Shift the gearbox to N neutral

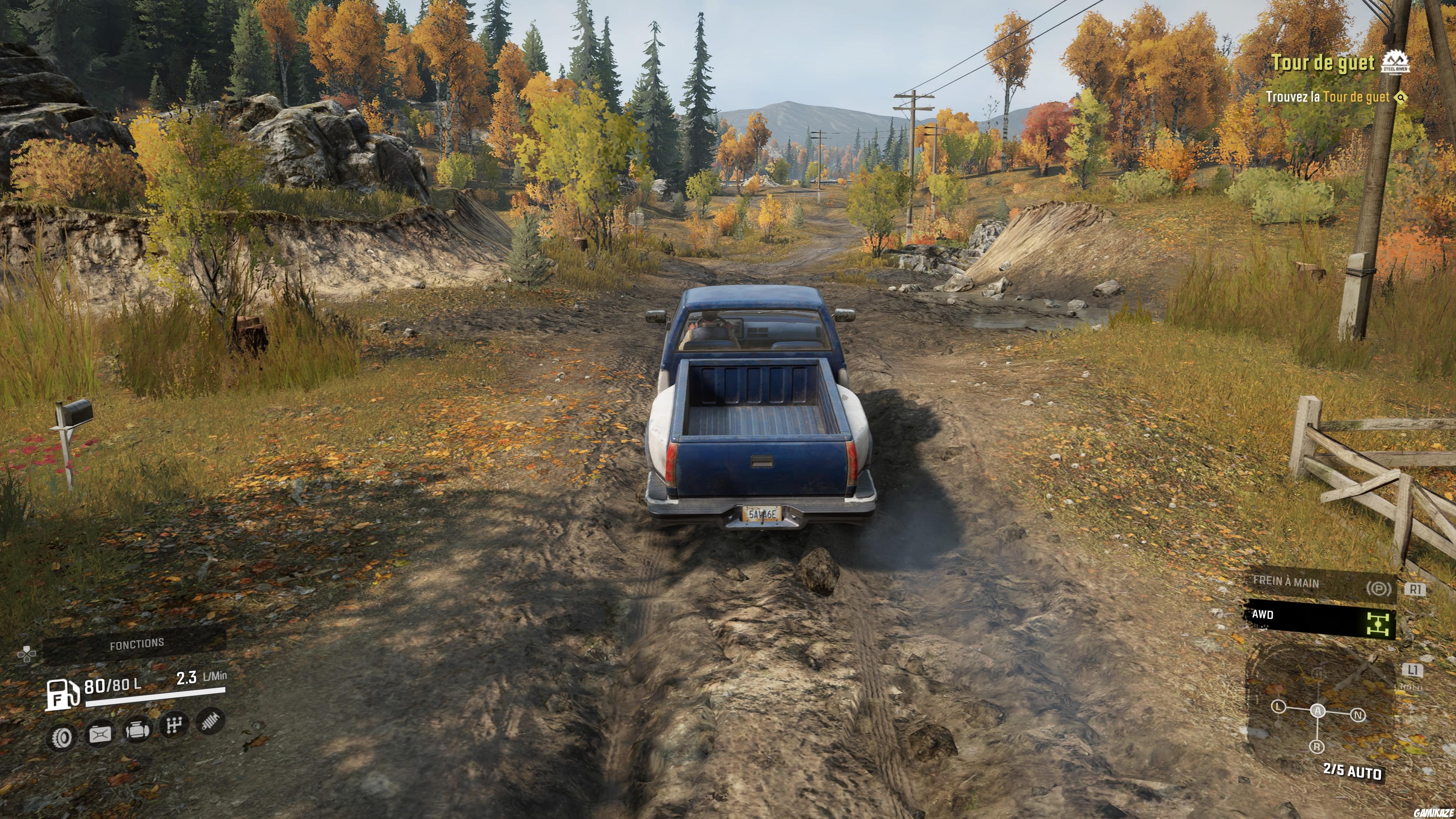tap(1358, 715)
